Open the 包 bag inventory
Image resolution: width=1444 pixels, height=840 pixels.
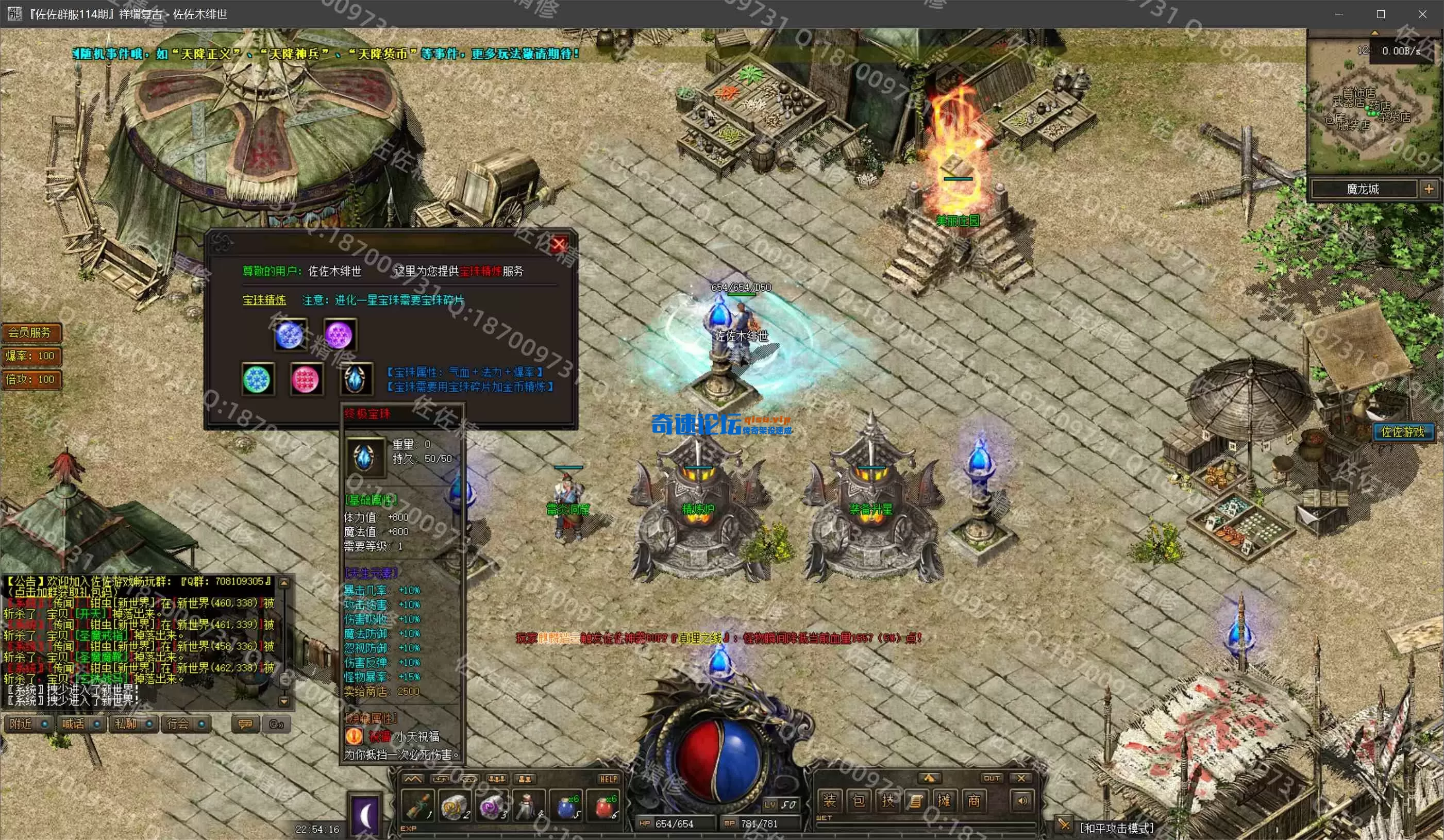(x=859, y=800)
